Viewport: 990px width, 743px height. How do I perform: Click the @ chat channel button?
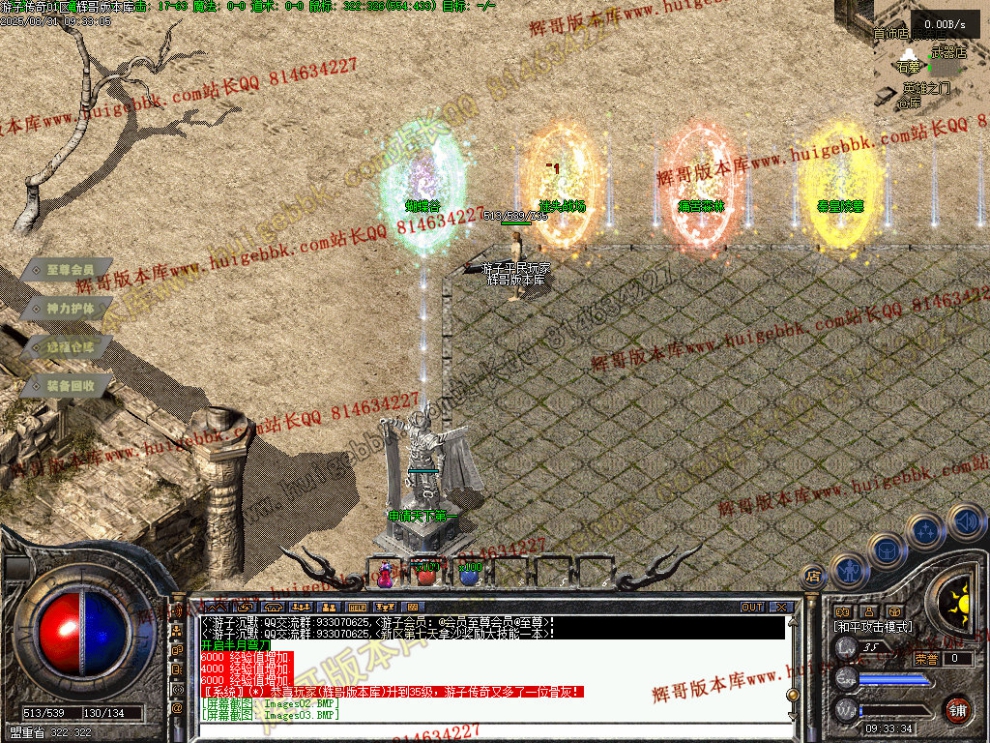pos(177,708)
